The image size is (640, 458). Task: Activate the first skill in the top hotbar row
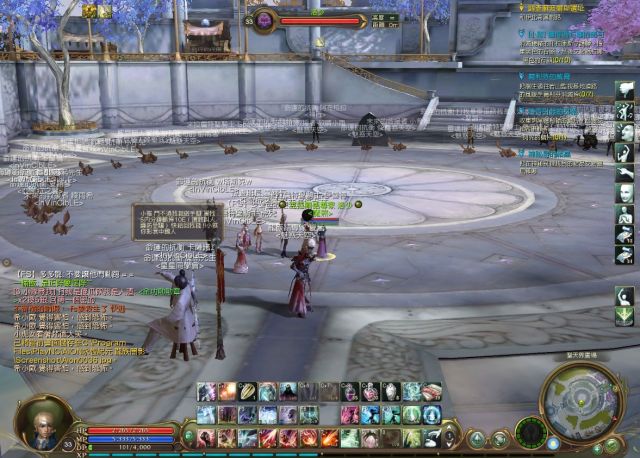pyautogui.click(x=207, y=392)
